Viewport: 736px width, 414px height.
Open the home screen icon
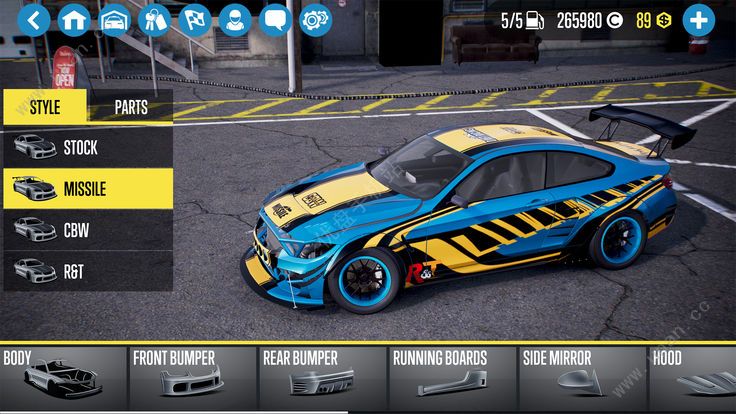74,19
